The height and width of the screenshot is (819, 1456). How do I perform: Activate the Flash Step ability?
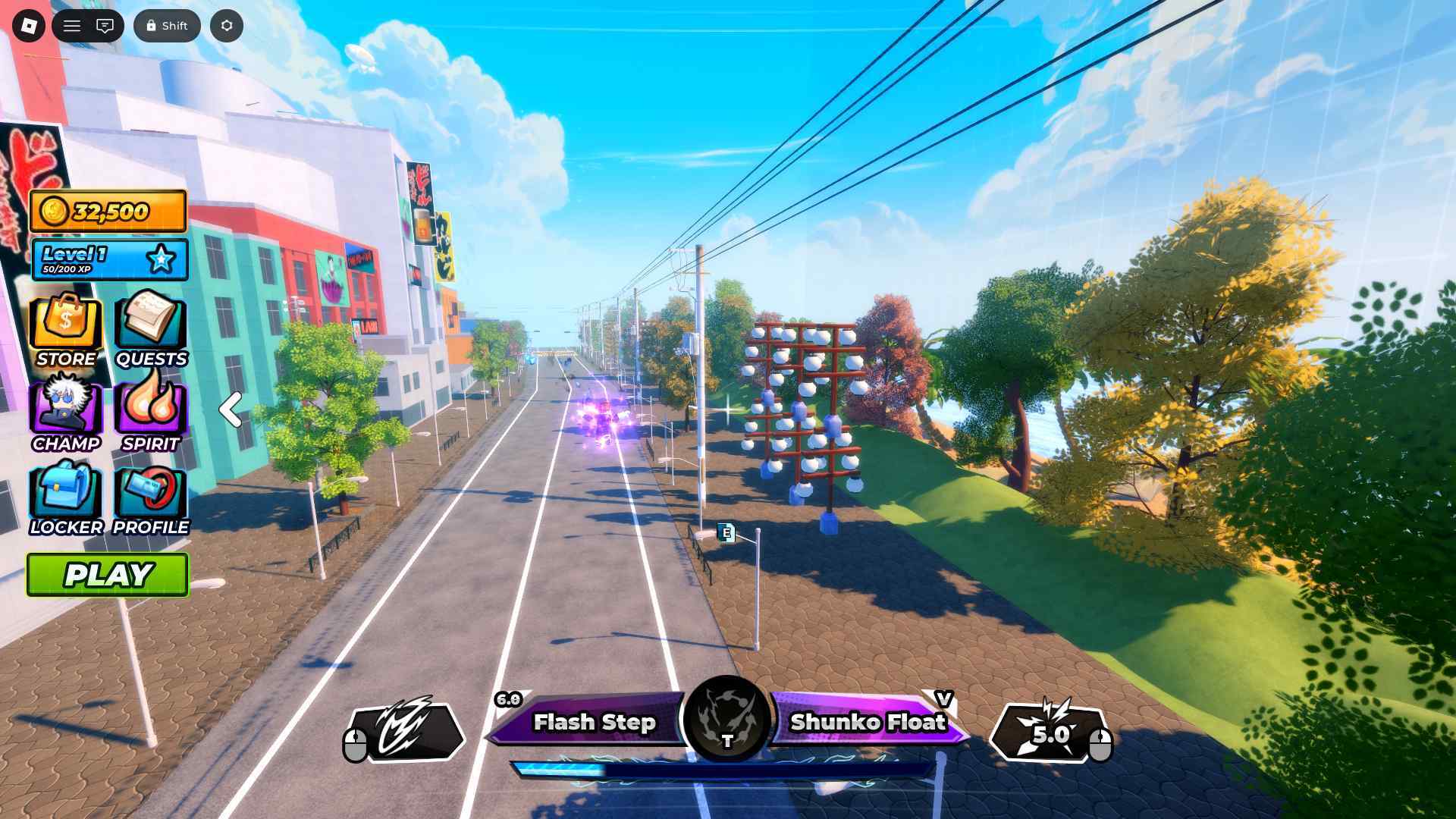click(594, 723)
